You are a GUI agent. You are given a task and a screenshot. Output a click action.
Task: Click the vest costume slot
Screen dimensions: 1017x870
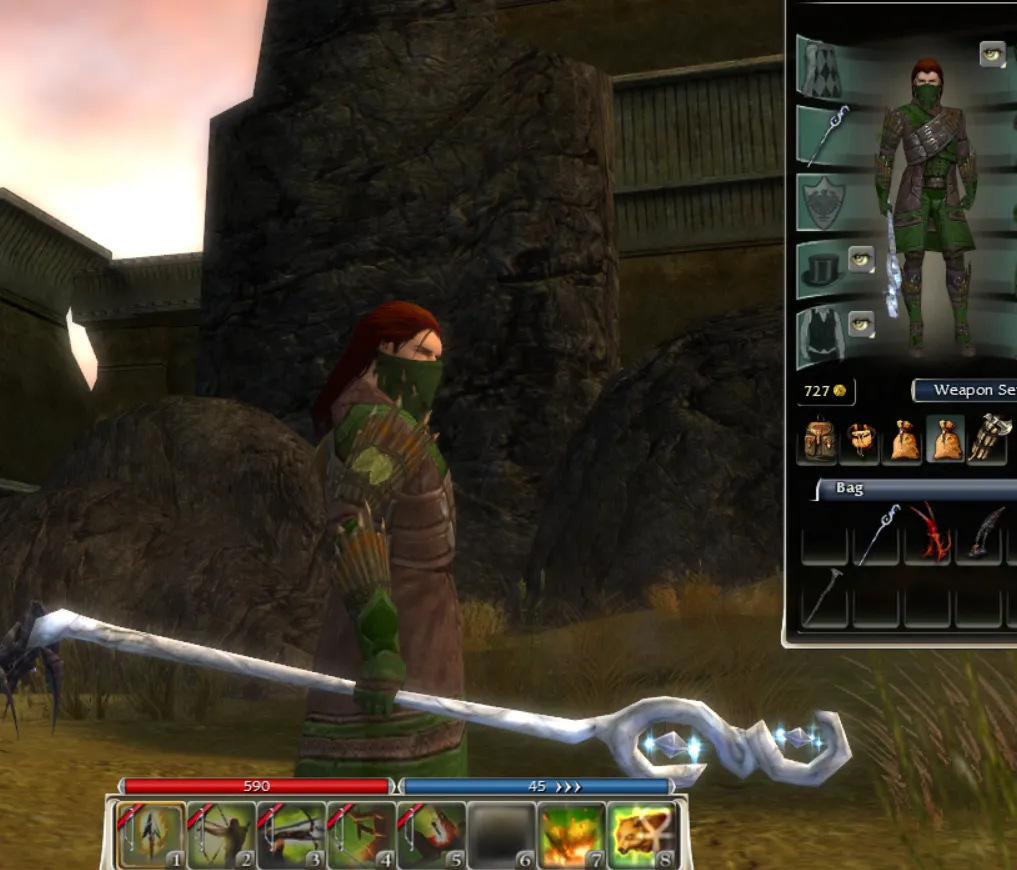point(824,335)
